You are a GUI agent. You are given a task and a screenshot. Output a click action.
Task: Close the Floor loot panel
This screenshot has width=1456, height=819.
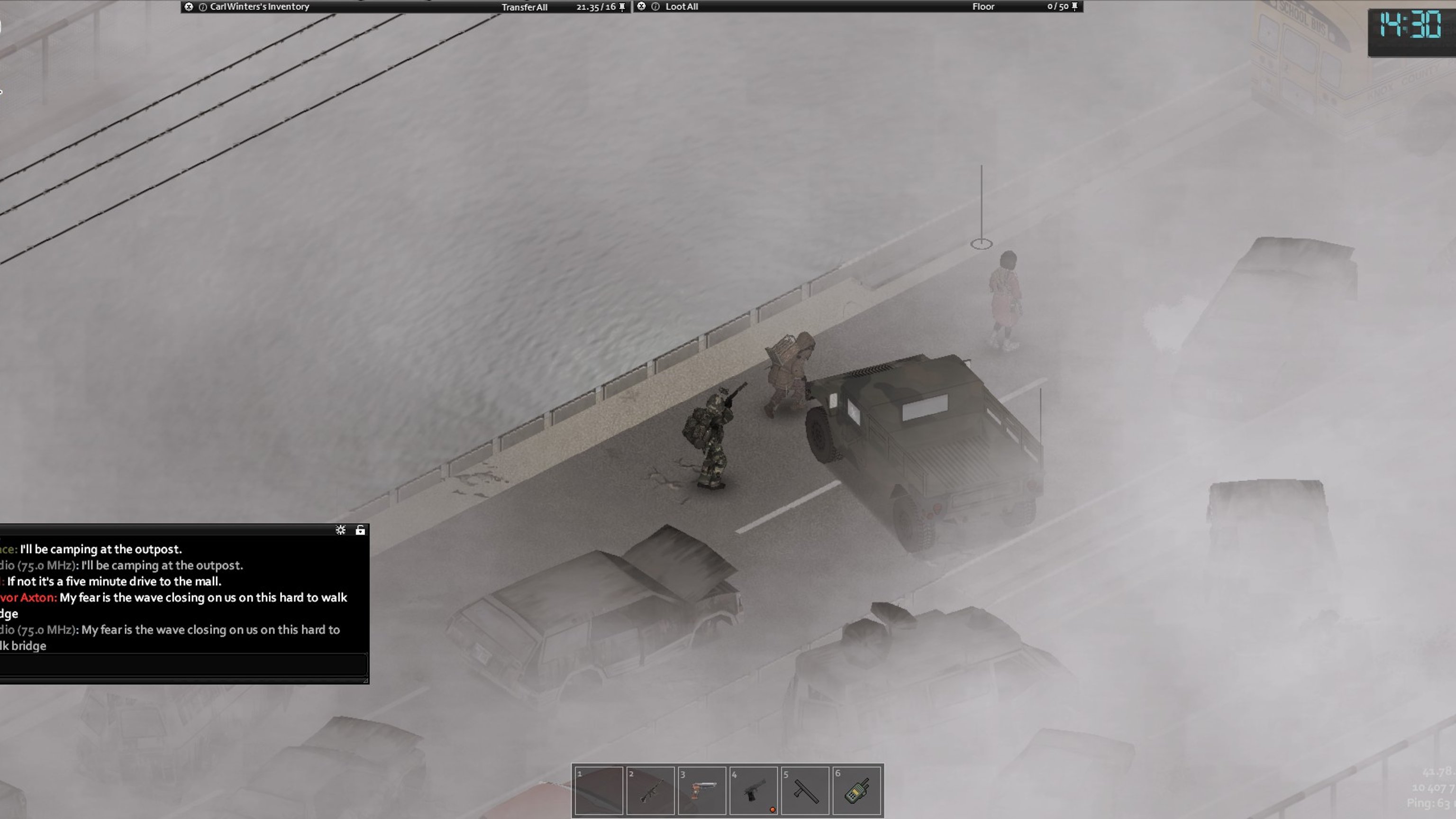[x=641, y=6]
